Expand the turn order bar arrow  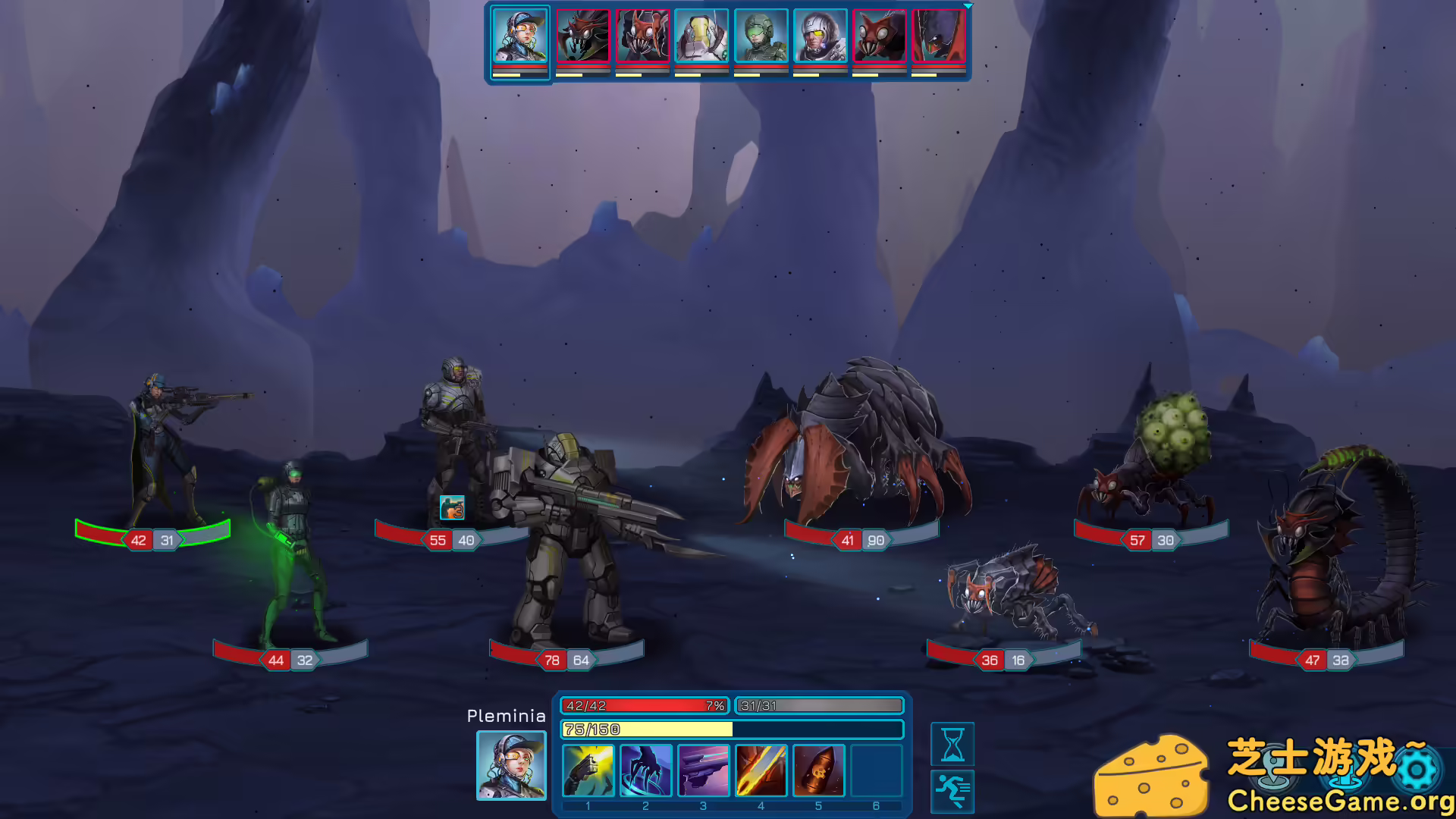tap(968, 6)
